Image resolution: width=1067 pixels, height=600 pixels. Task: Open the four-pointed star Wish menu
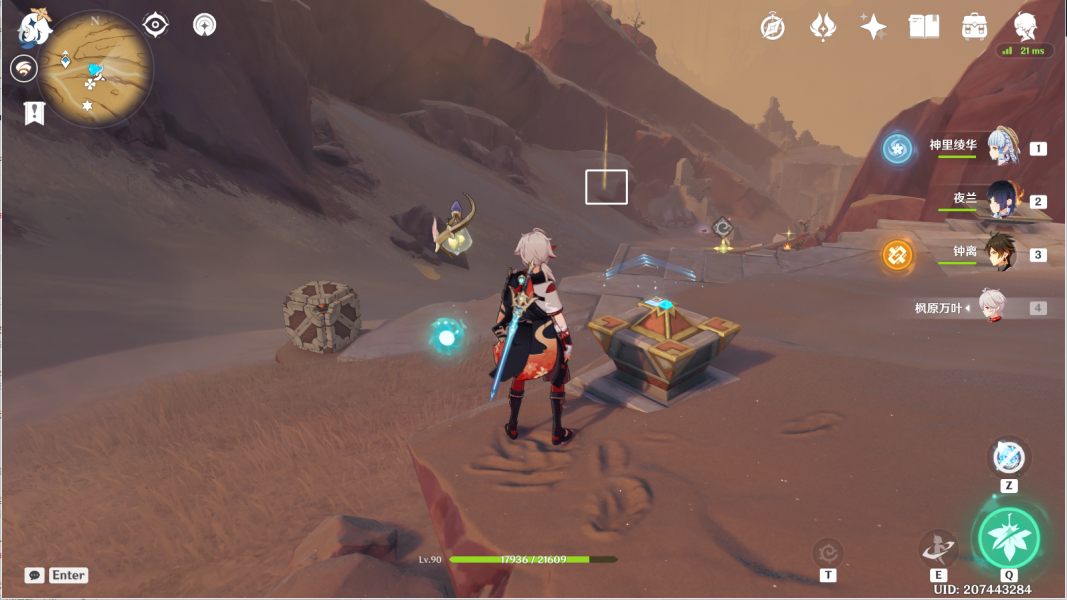pos(873,27)
